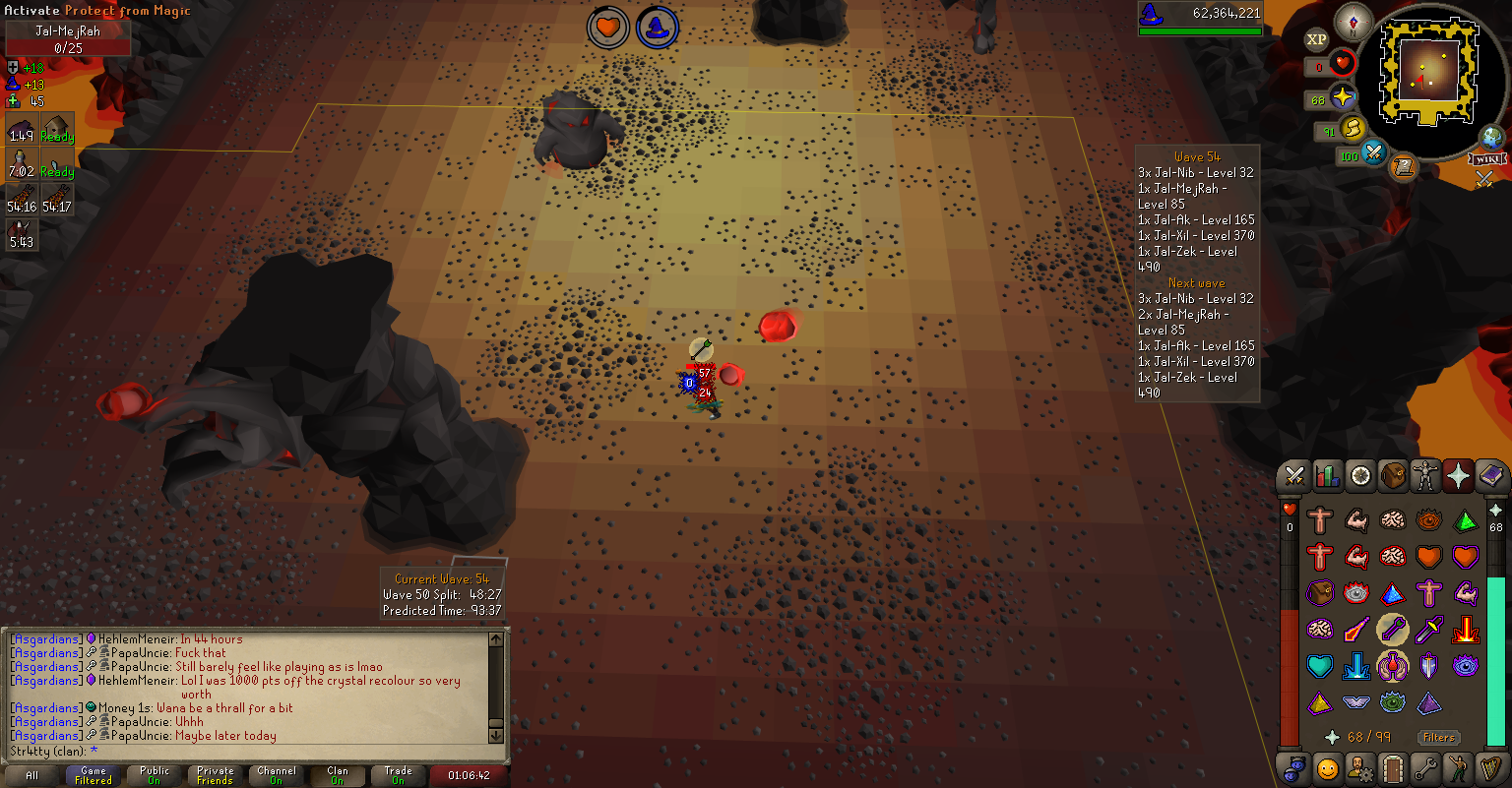Open the Inventory backpack tab
Image resolution: width=1512 pixels, height=788 pixels.
pos(1392,477)
